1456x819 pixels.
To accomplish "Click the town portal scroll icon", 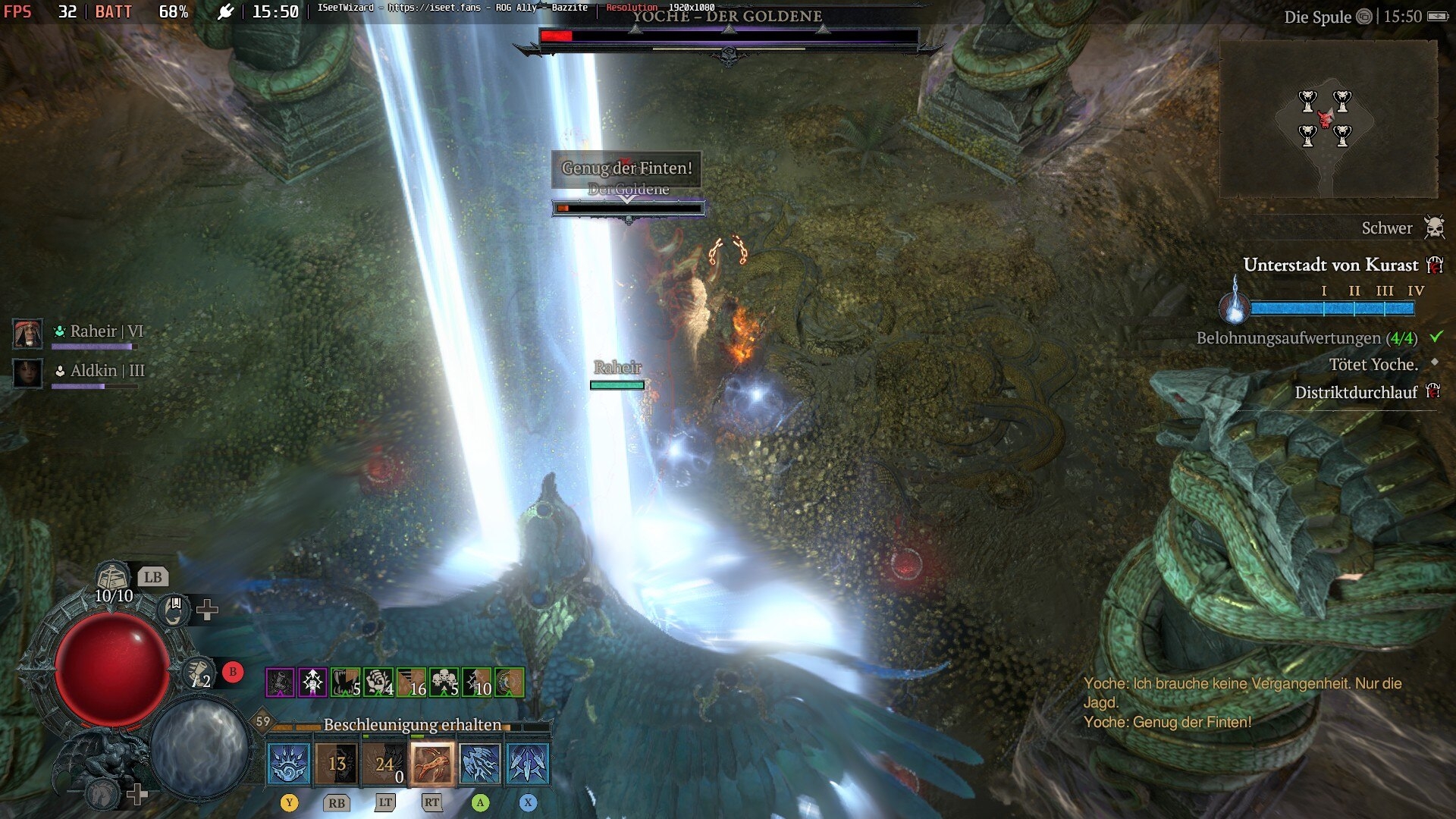I will click(198, 672).
